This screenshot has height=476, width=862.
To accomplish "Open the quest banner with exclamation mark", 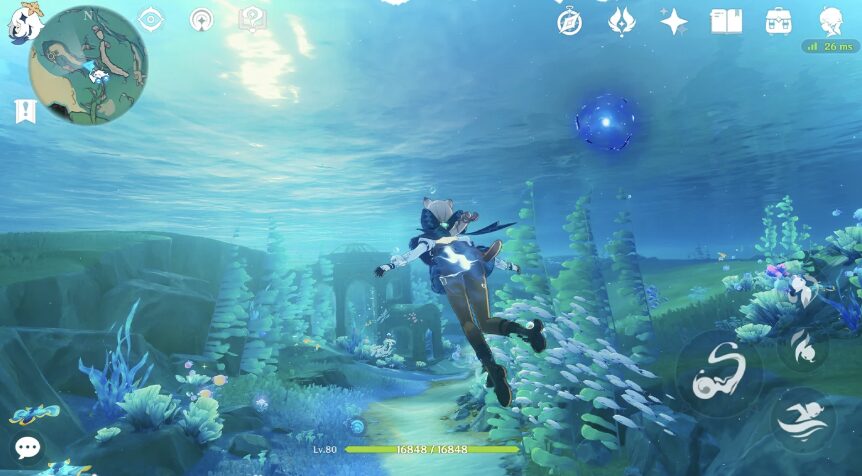I will [x=25, y=111].
